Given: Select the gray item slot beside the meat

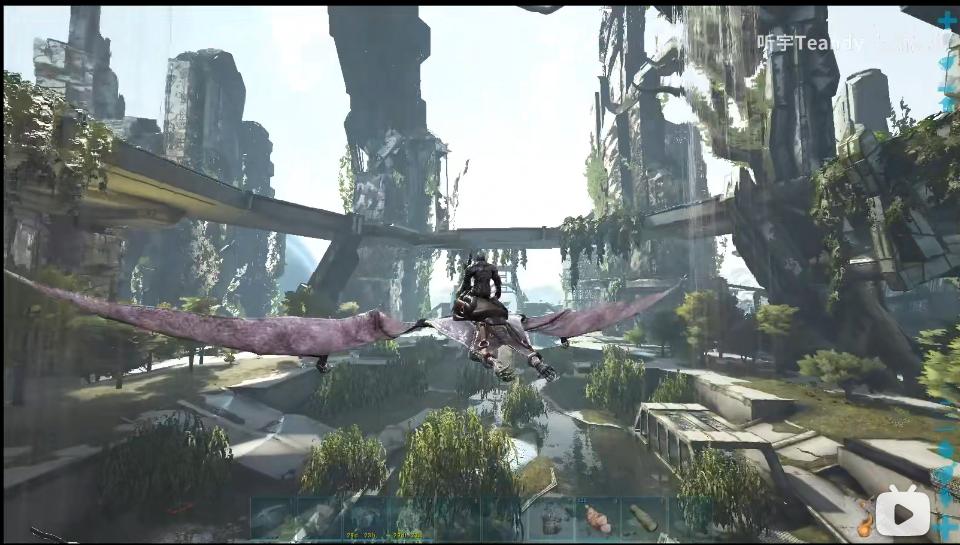Looking at the screenshot, I should [x=551, y=519].
